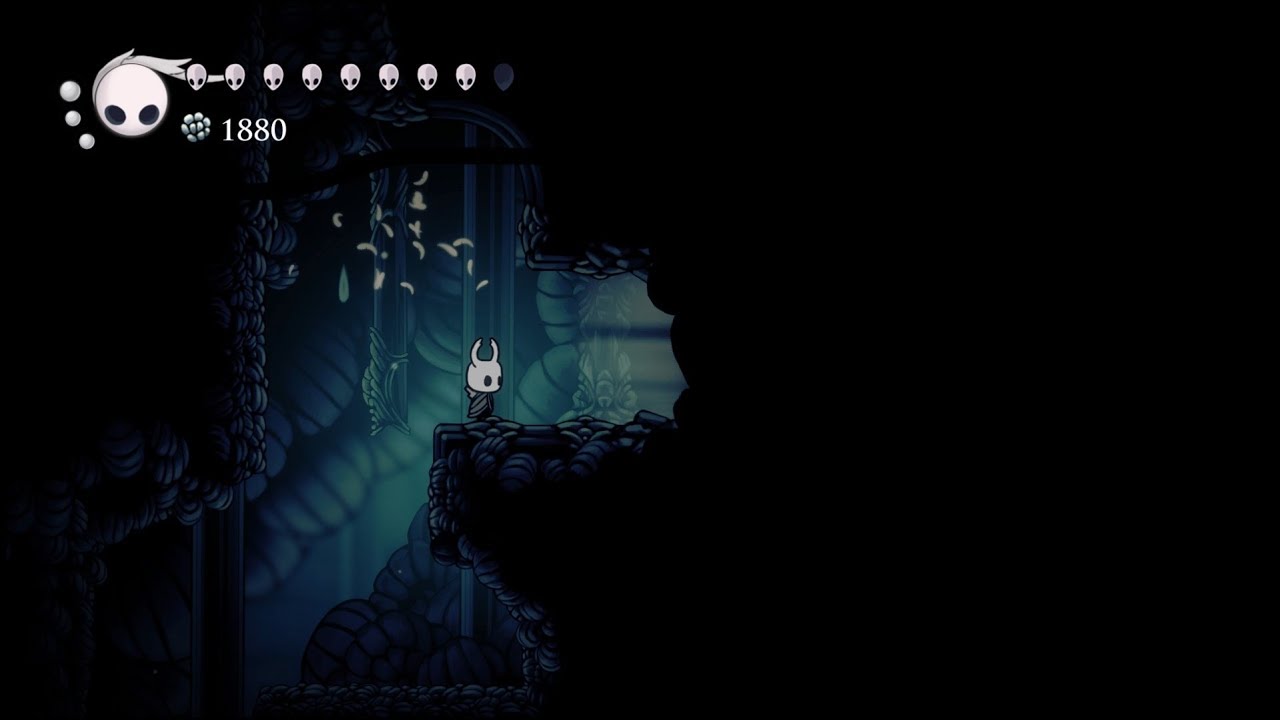Click the Geo currency icon
1280x720 pixels.
coord(196,127)
